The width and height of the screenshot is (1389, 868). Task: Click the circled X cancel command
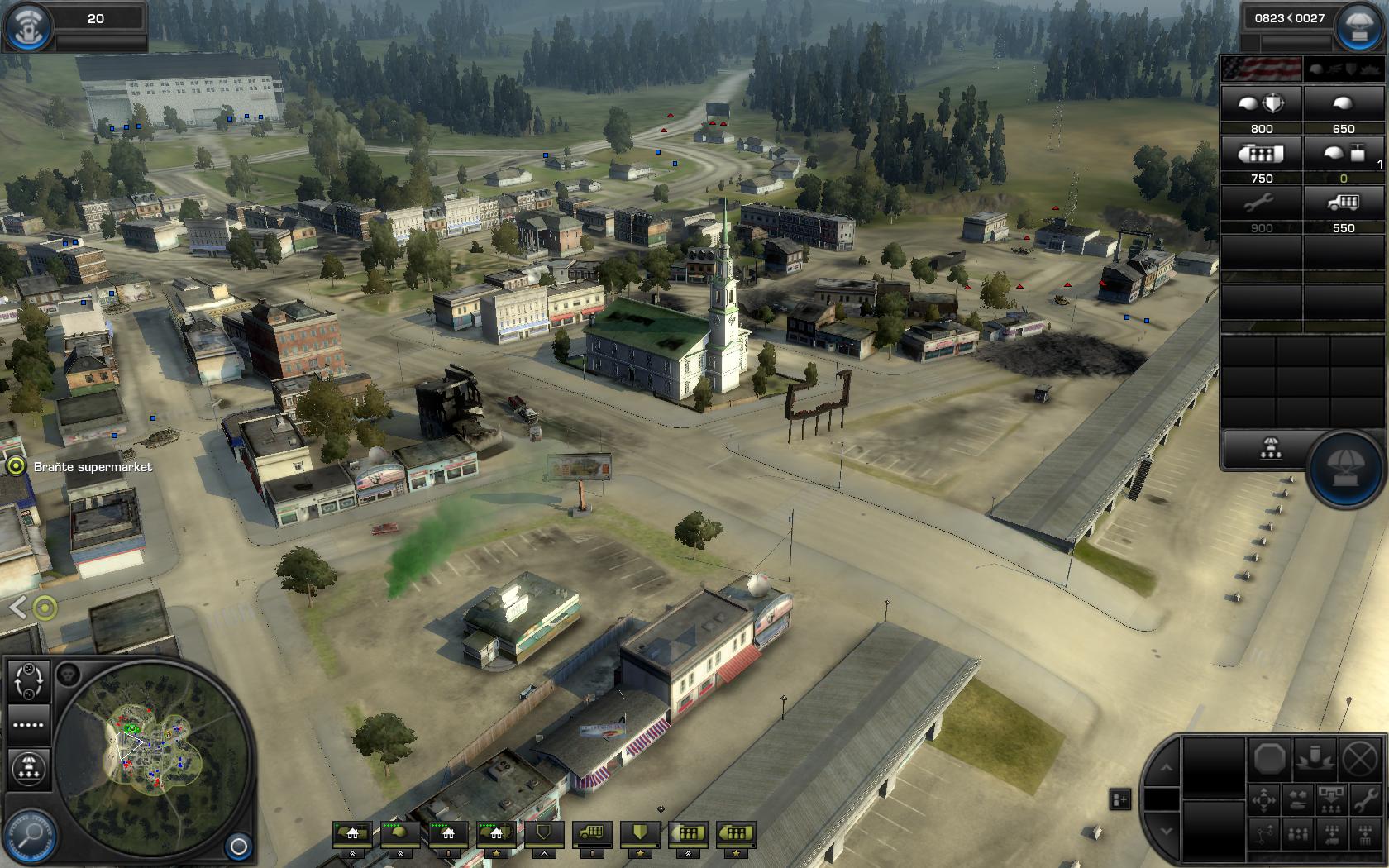click(1358, 757)
